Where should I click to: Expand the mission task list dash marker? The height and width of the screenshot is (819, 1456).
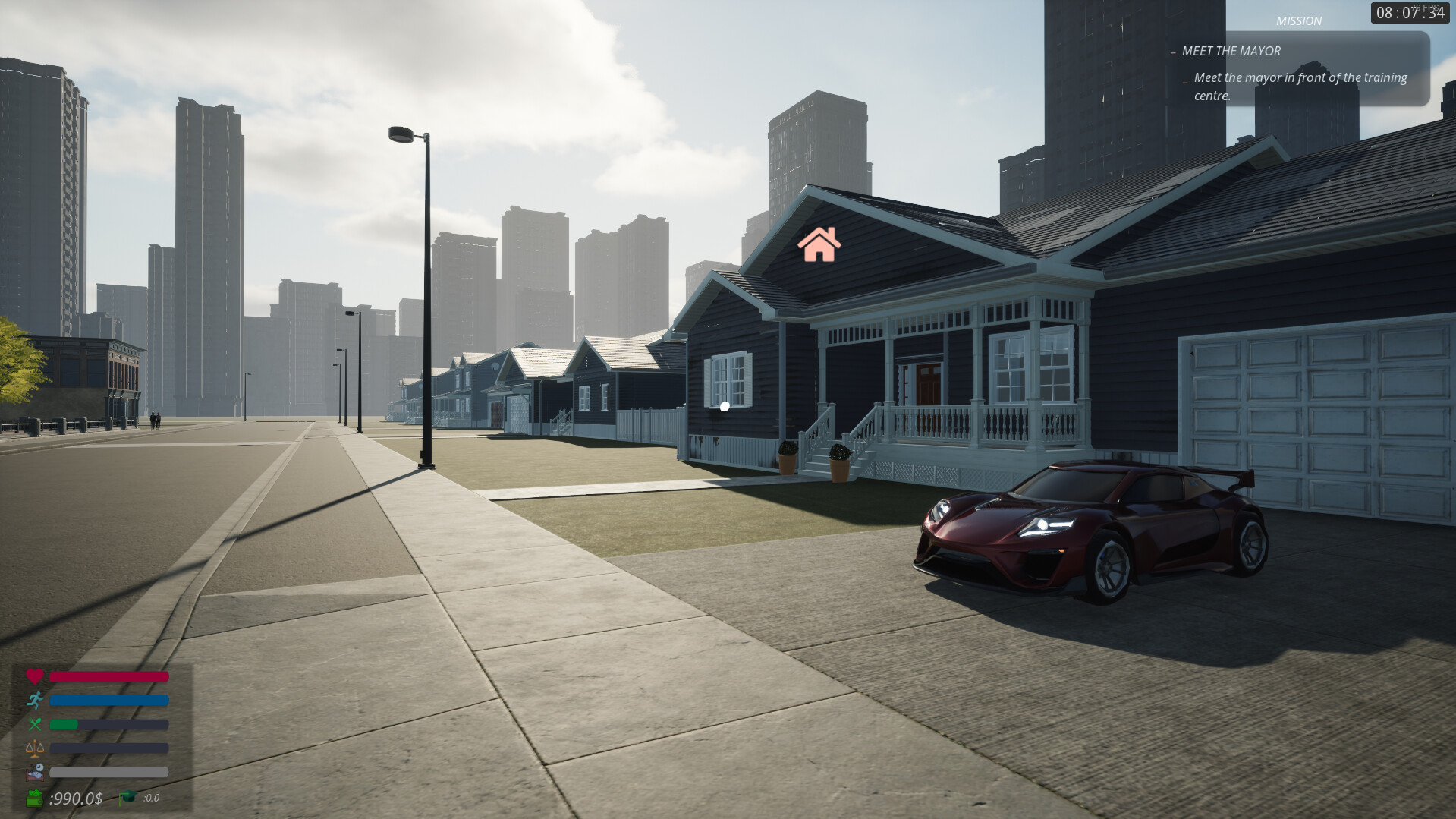1173,52
